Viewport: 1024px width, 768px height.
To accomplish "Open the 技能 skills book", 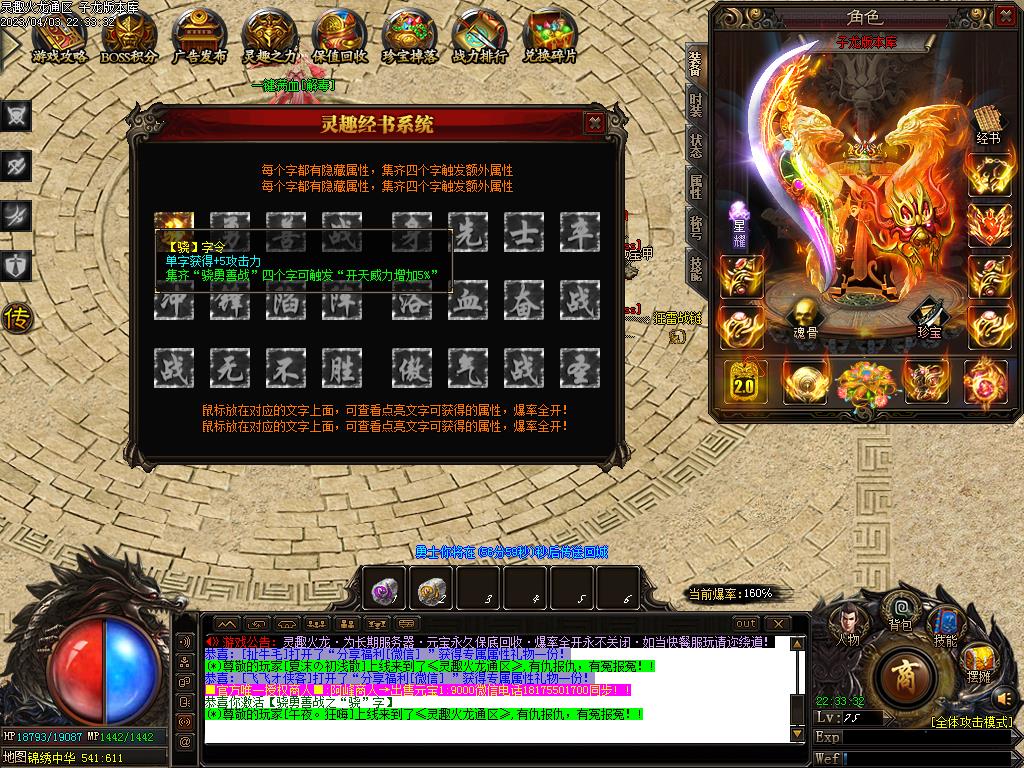I will click(x=945, y=625).
